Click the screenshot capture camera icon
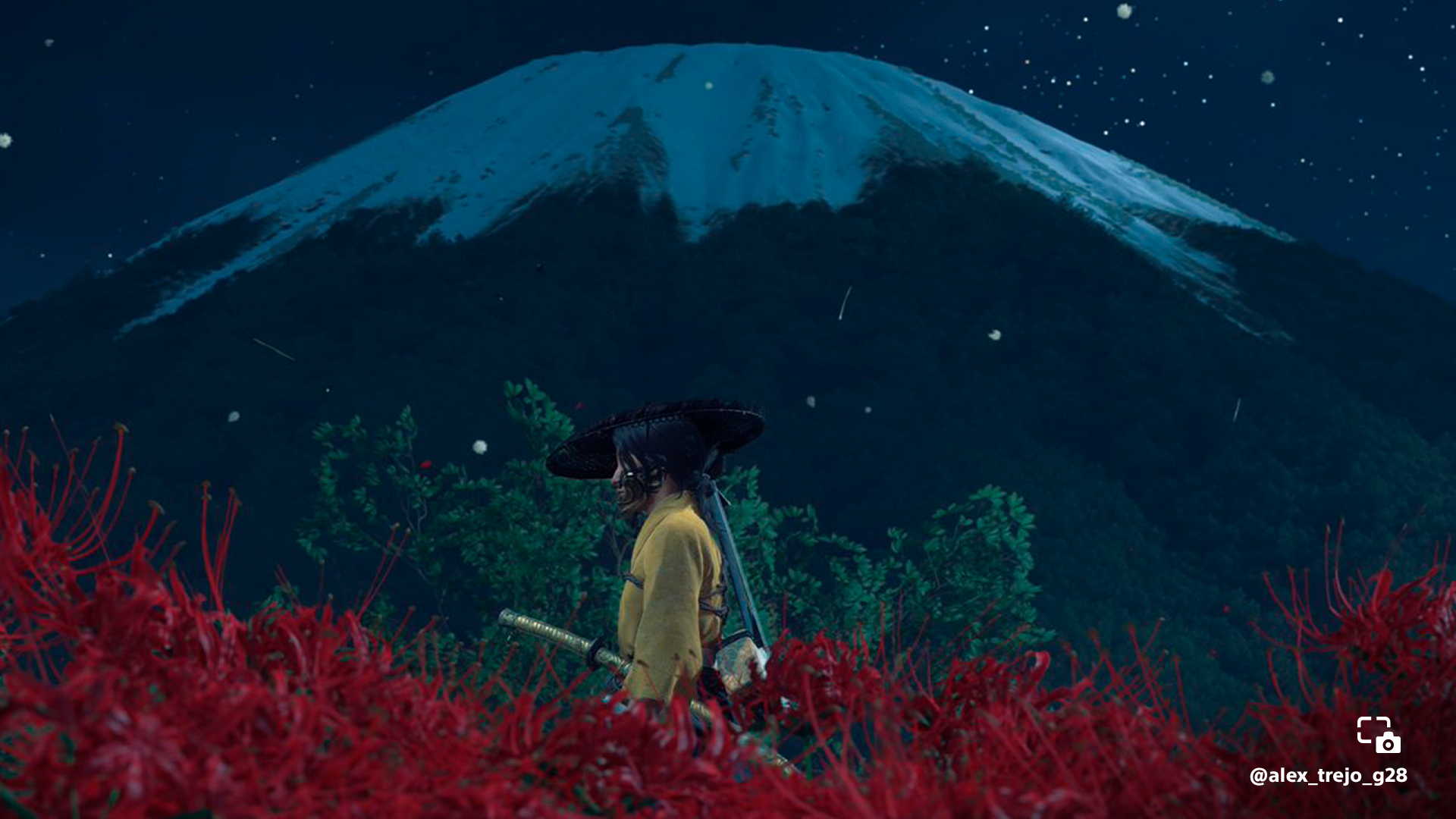1456x819 pixels. pos(1378,735)
